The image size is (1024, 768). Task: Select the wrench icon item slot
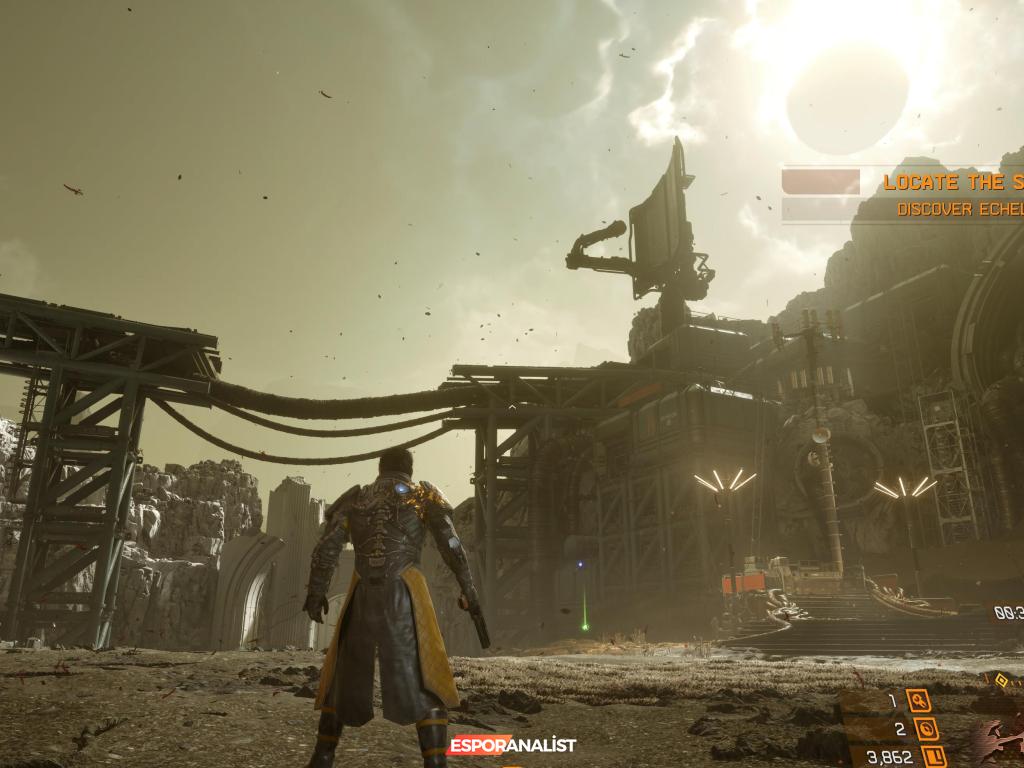point(918,701)
